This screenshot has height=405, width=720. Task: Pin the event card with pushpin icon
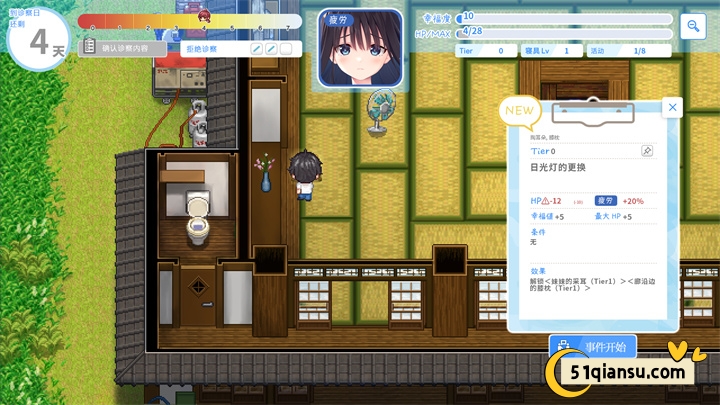pos(647,150)
